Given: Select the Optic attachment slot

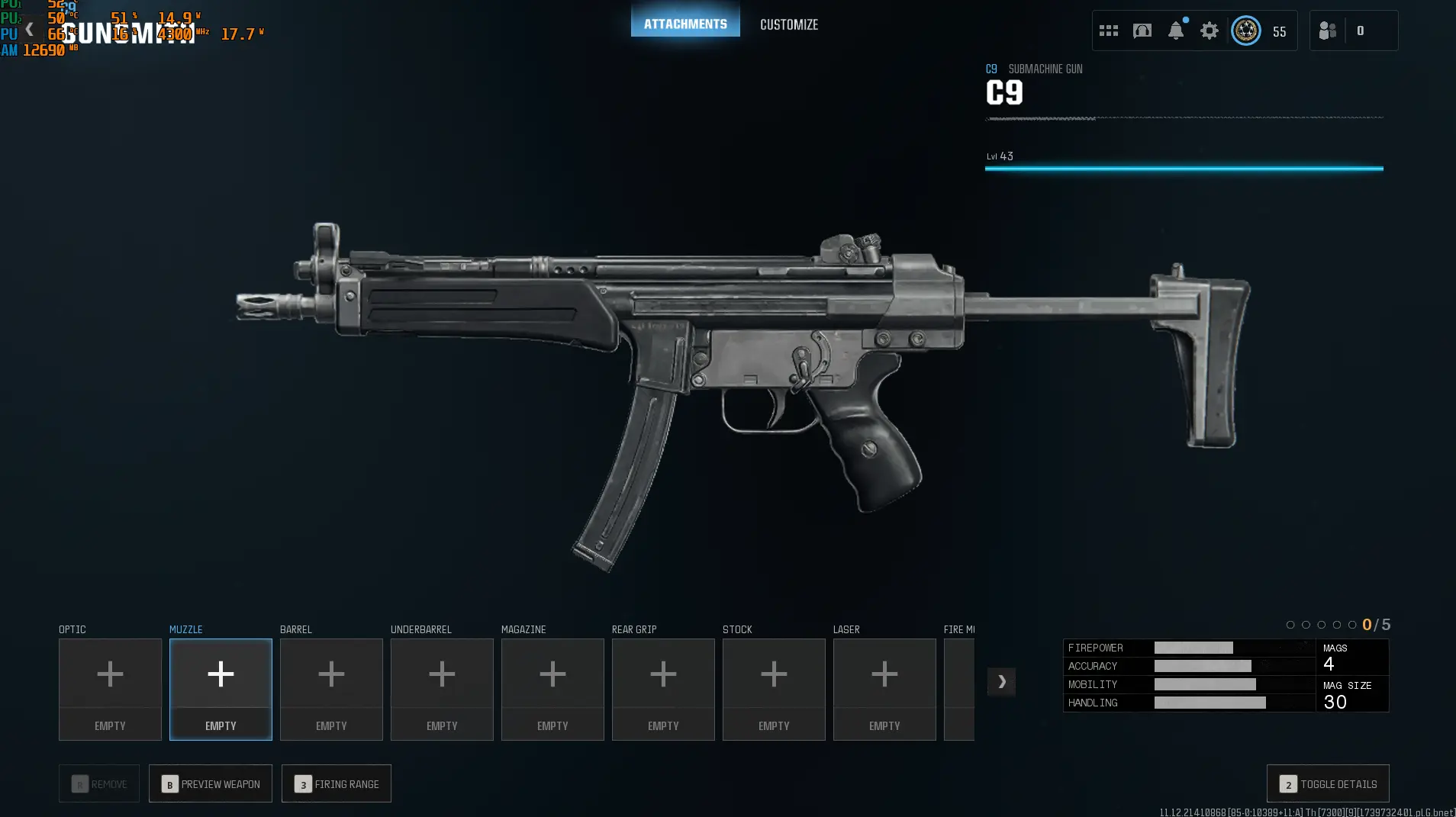Looking at the screenshot, I should (110, 688).
